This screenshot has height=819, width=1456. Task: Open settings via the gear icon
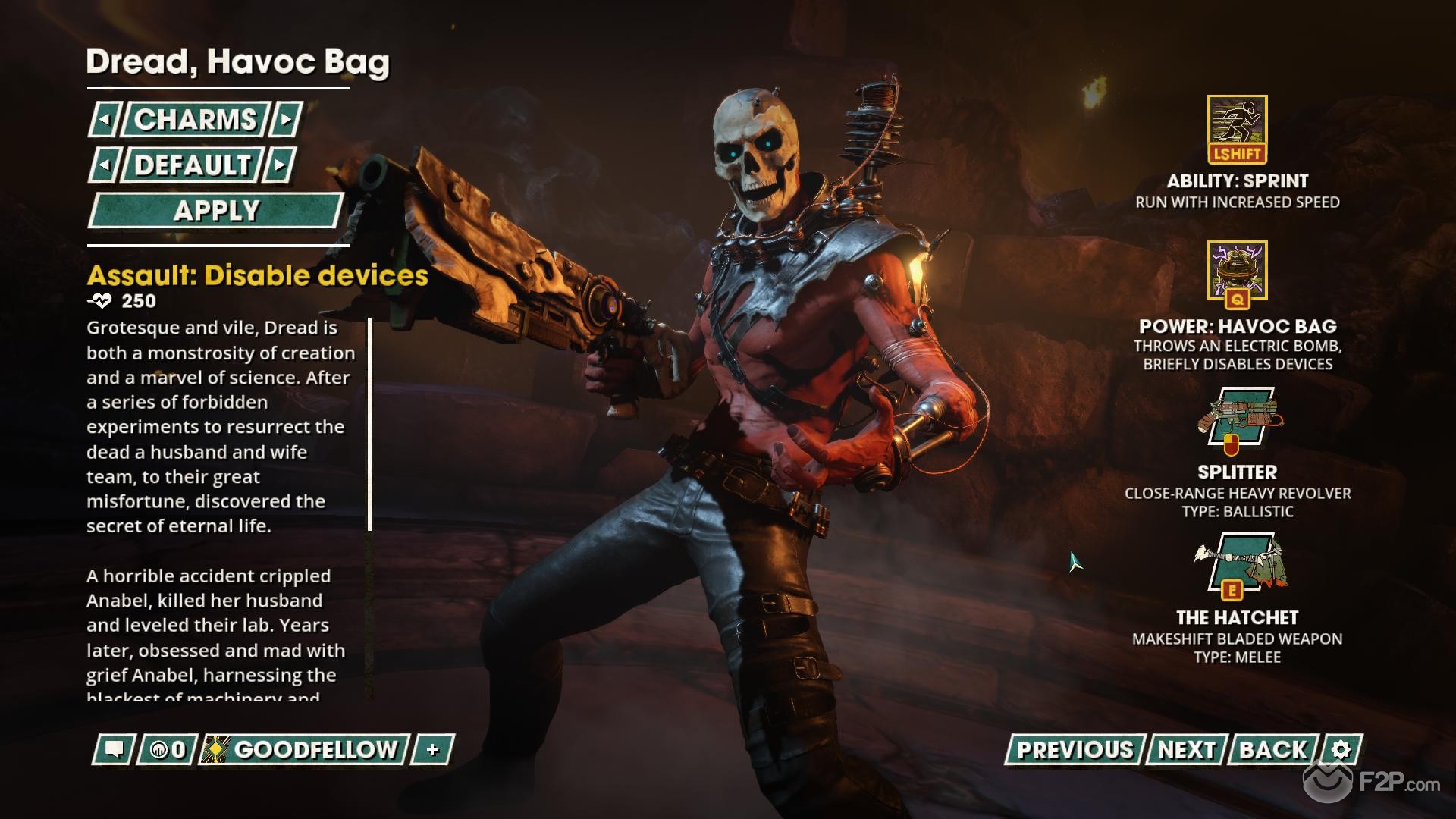coord(1341,750)
